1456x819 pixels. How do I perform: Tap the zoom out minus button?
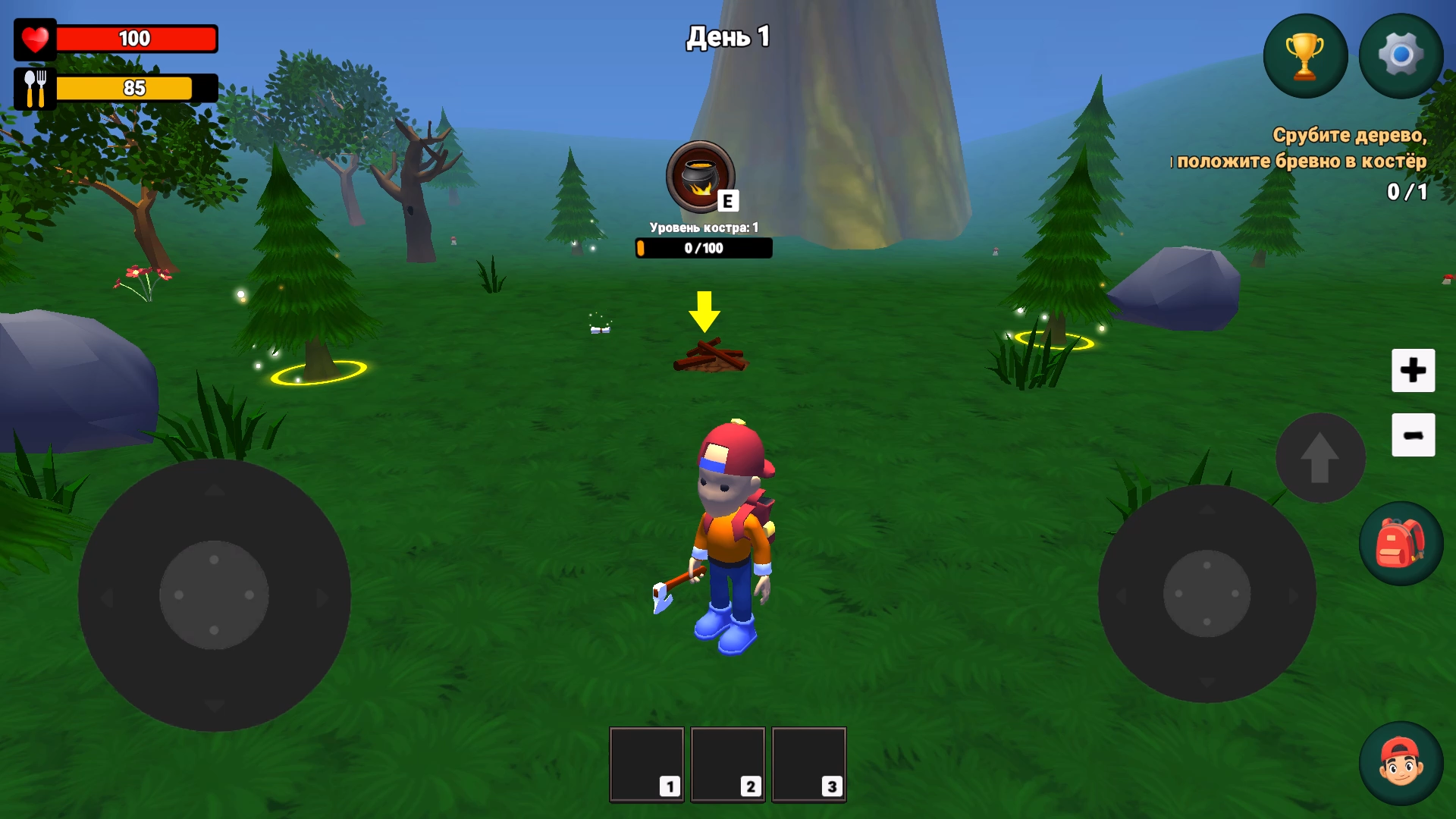(1413, 436)
